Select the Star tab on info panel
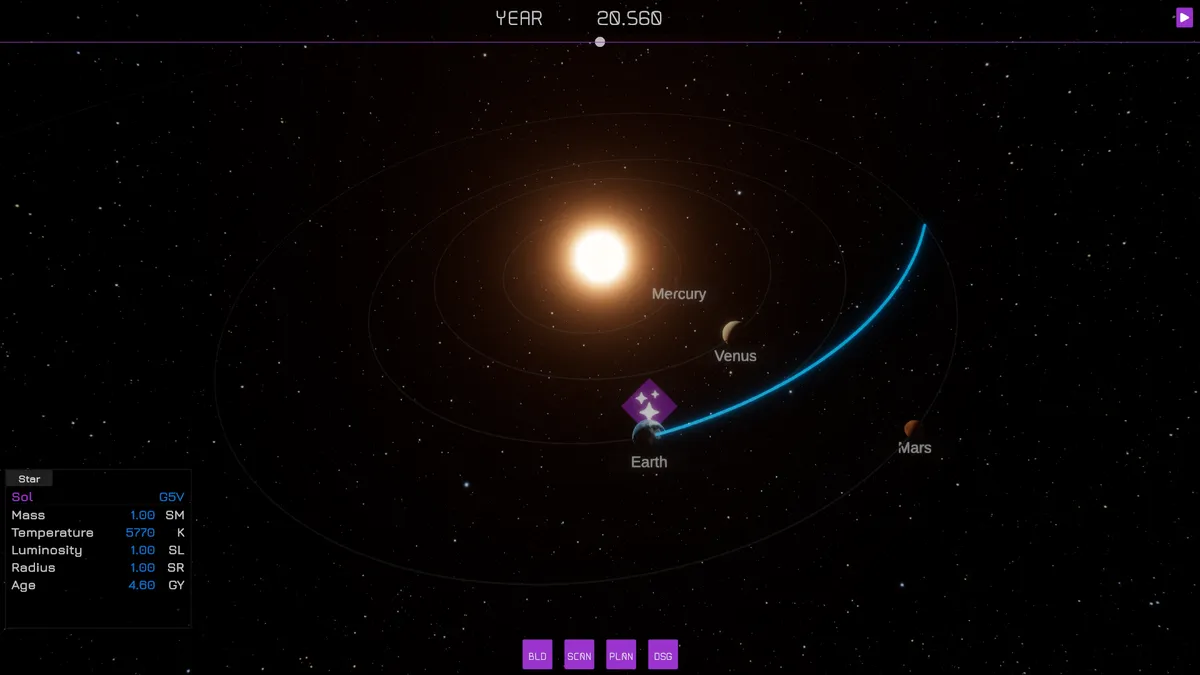 29,479
